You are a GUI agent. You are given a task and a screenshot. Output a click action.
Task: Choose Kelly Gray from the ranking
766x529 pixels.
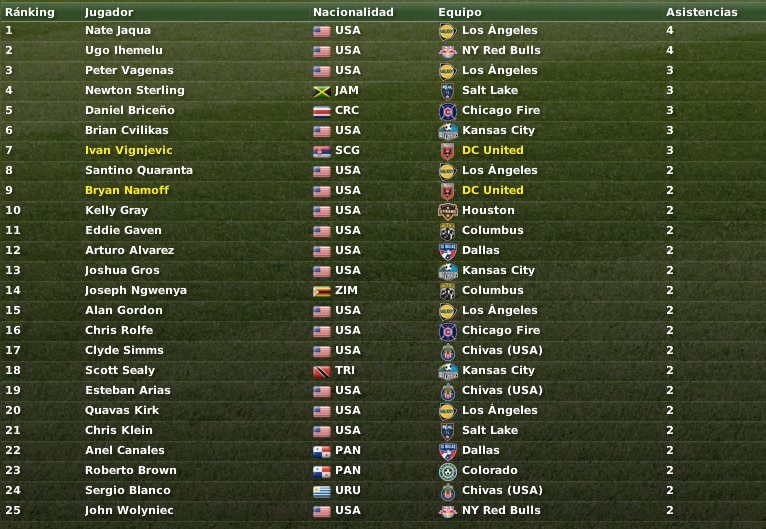(x=116, y=210)
